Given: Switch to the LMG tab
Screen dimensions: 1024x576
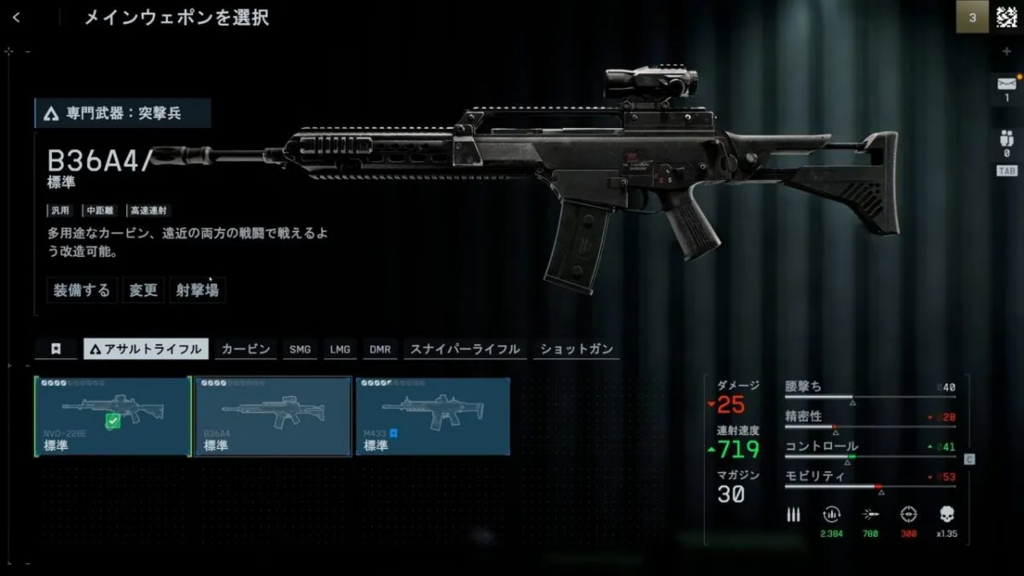Looking at the screenshot, I should pos(340,349).
